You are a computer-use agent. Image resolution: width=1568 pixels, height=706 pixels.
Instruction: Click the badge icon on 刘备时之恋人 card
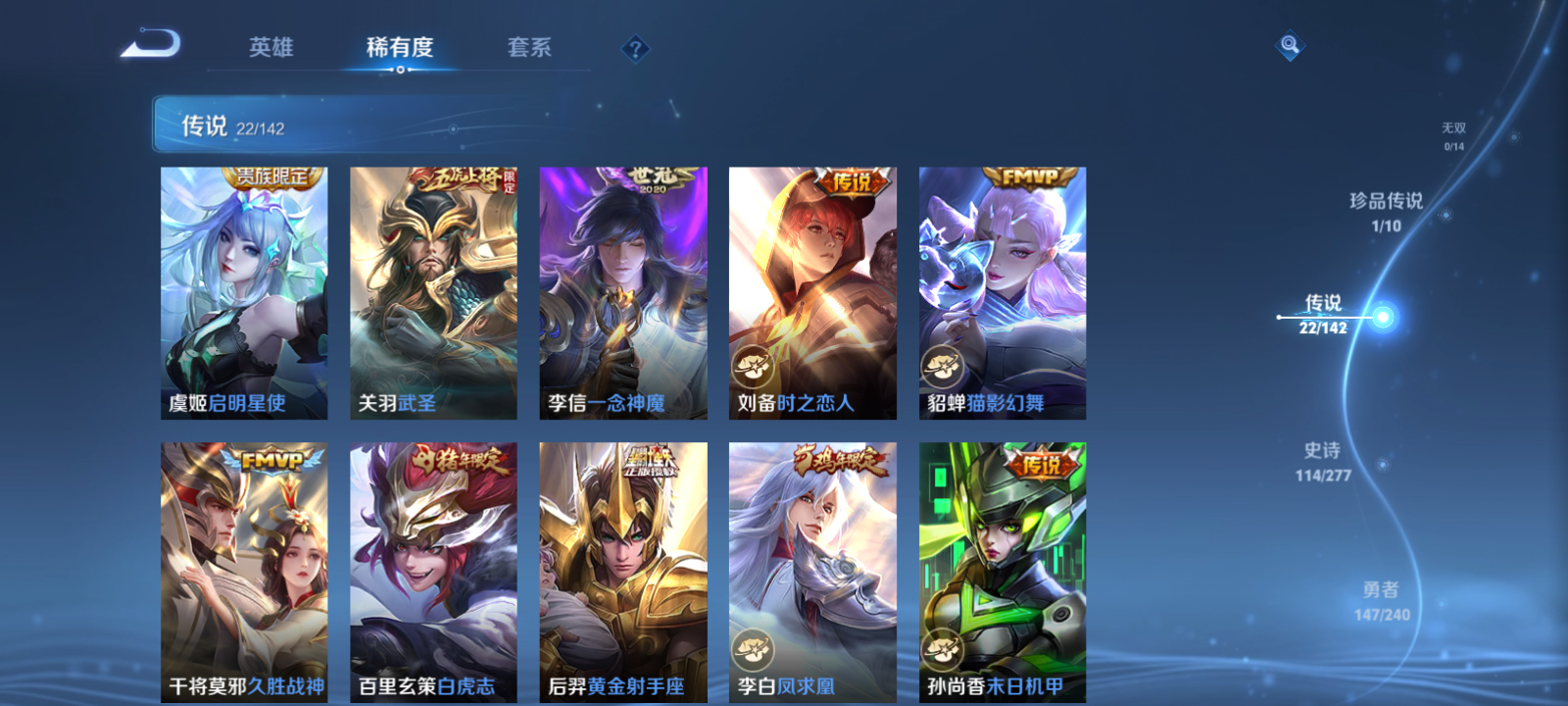click(753, 366)
